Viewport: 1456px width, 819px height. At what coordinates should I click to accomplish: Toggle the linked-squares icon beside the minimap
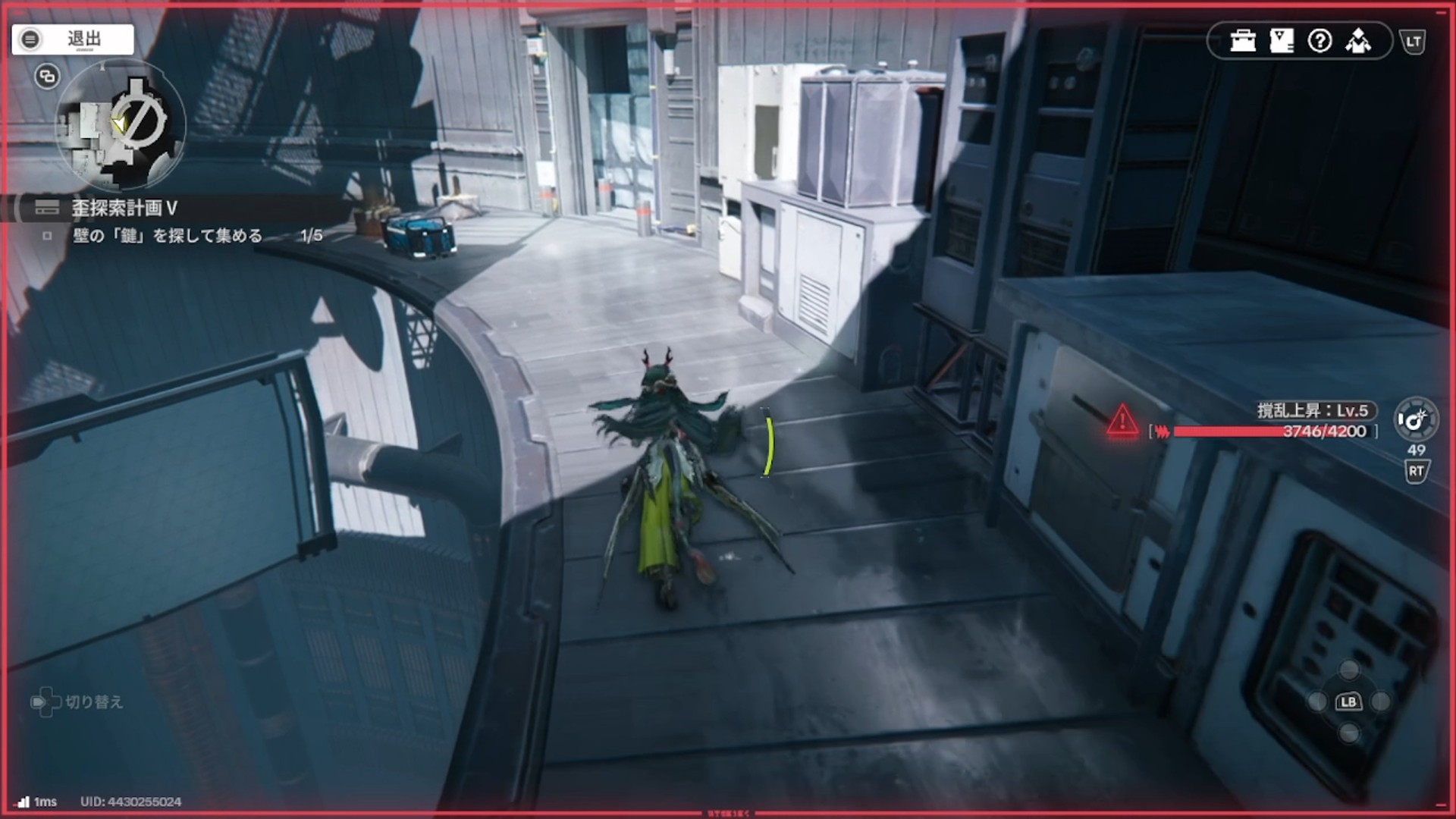[47, 77]
